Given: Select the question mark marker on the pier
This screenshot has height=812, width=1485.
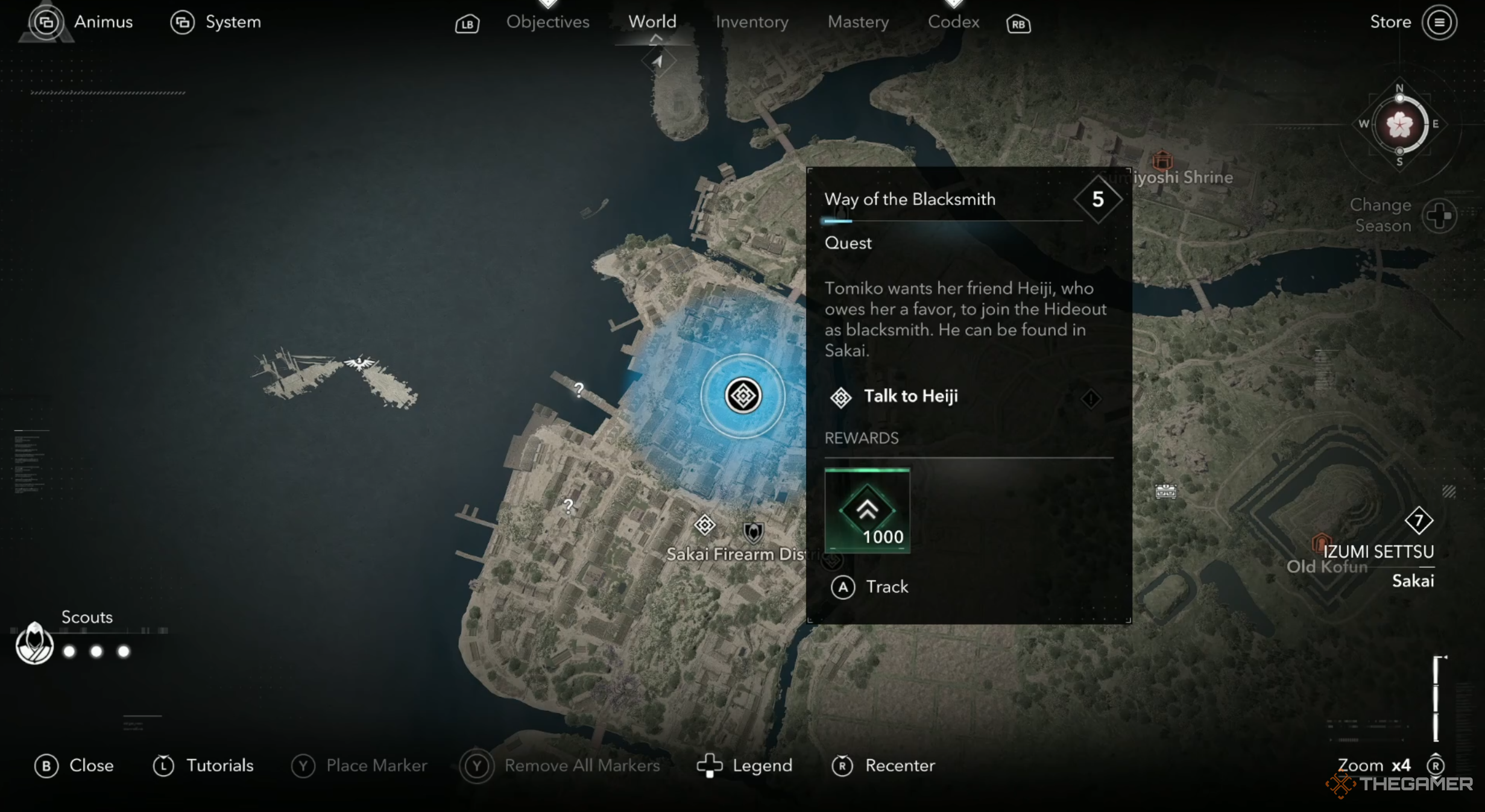Looking at the screenshot, I should pyautogui.click(x=578, y=390).
